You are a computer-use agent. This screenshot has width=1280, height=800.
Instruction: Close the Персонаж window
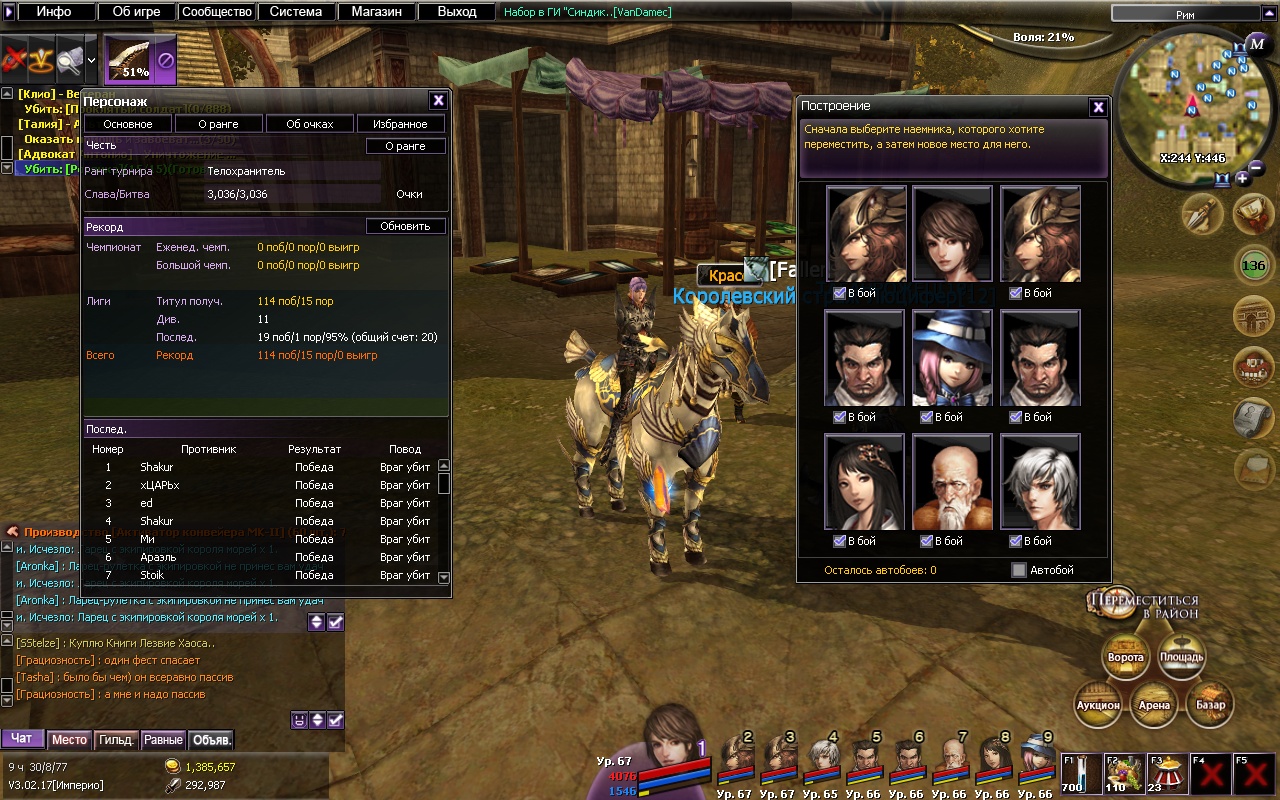tap(438, 100)
